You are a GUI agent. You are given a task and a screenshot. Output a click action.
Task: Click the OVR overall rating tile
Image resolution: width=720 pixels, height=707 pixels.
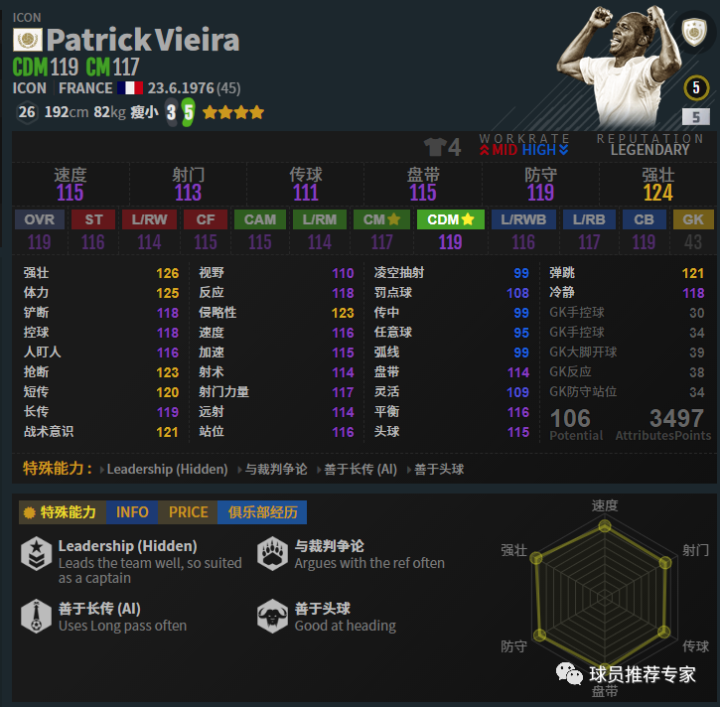[39, 219]
